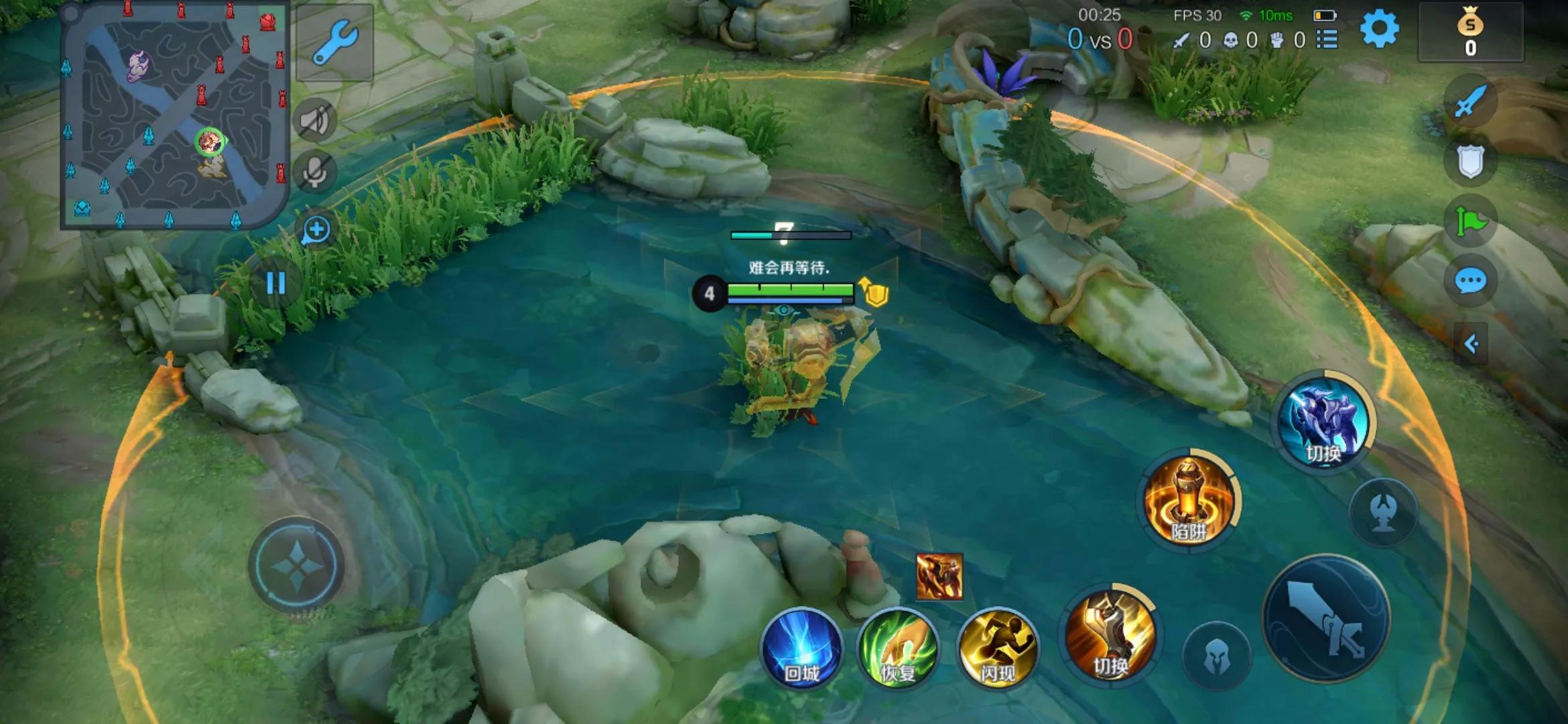Toggle the speaker sound button
This screenshot has height=724, width=1568.
(x=315, y=121)
